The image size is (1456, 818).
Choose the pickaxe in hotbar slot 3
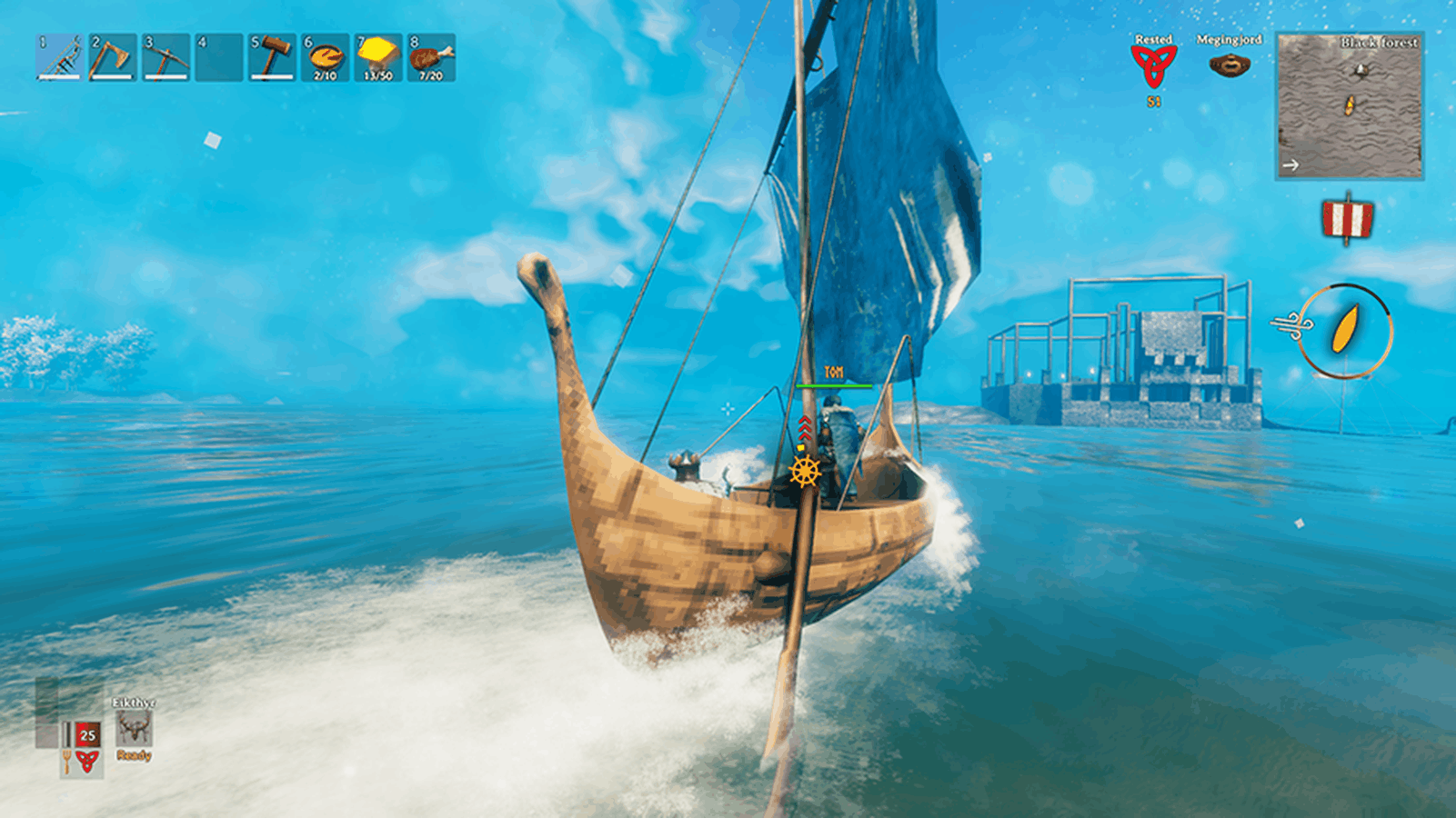[166, 57]
